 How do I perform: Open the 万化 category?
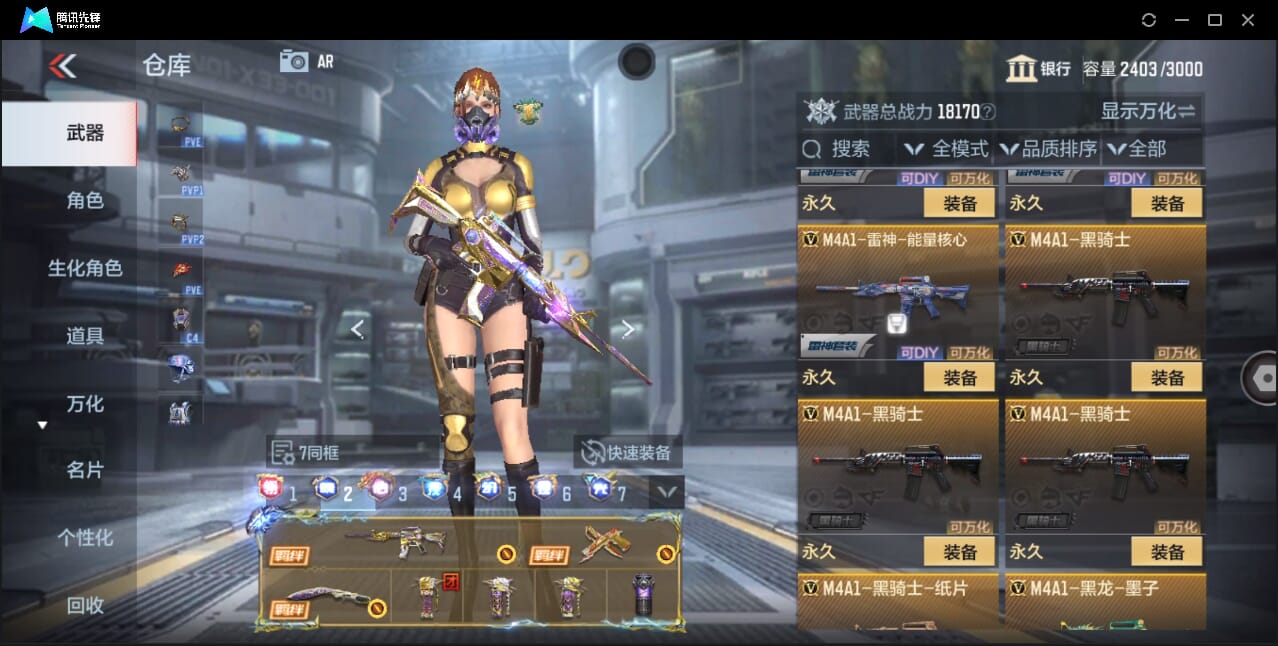click(x=85, y=404)
